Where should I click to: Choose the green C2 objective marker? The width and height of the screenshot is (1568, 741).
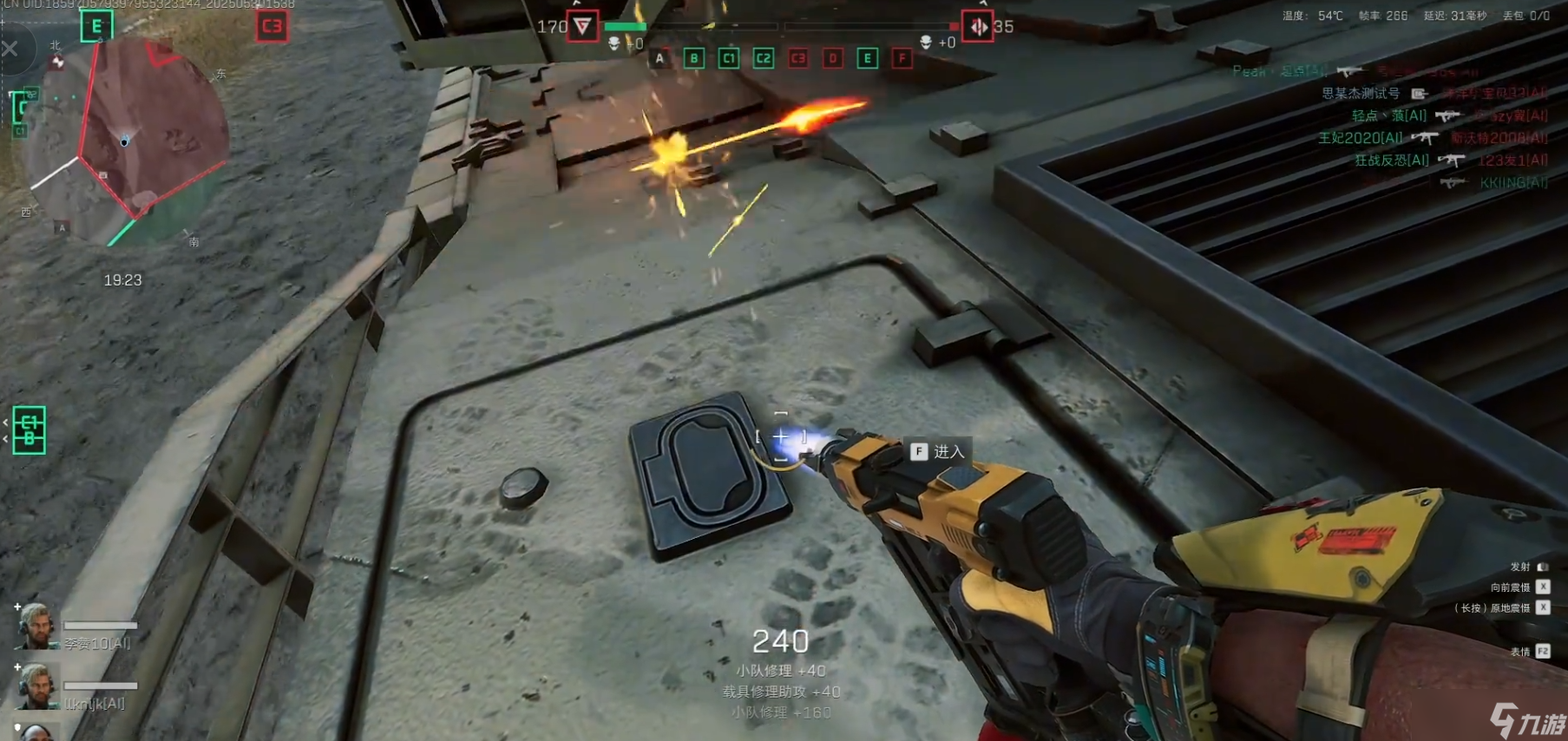pos(763,59)
